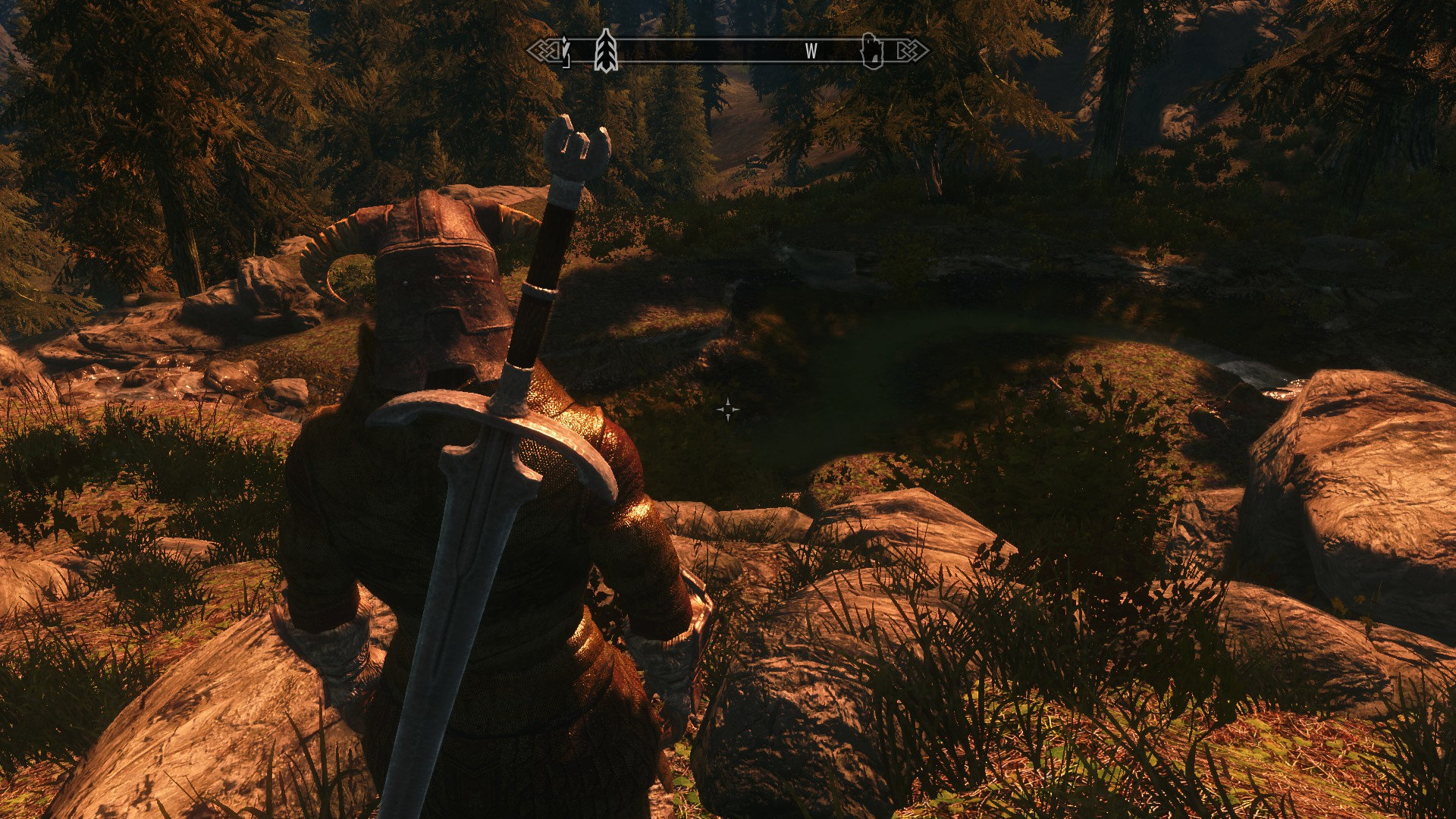1456x819 pixels.
Task: Select the wheat-stalk farm marker on compass
Action: click(605, 51)
